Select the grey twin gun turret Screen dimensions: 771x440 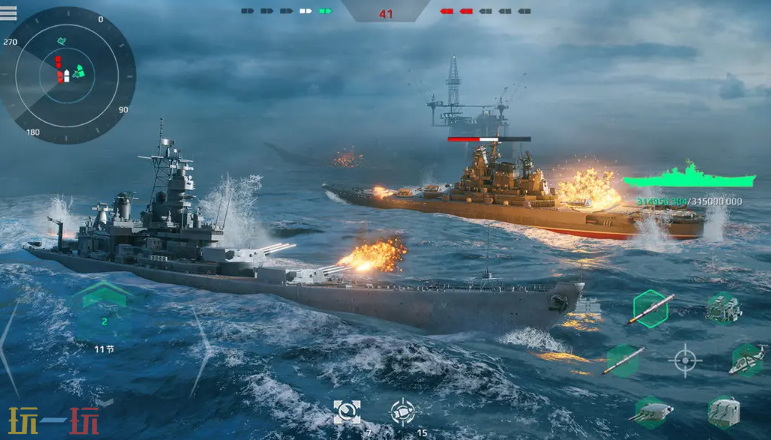tap(723, 410)
